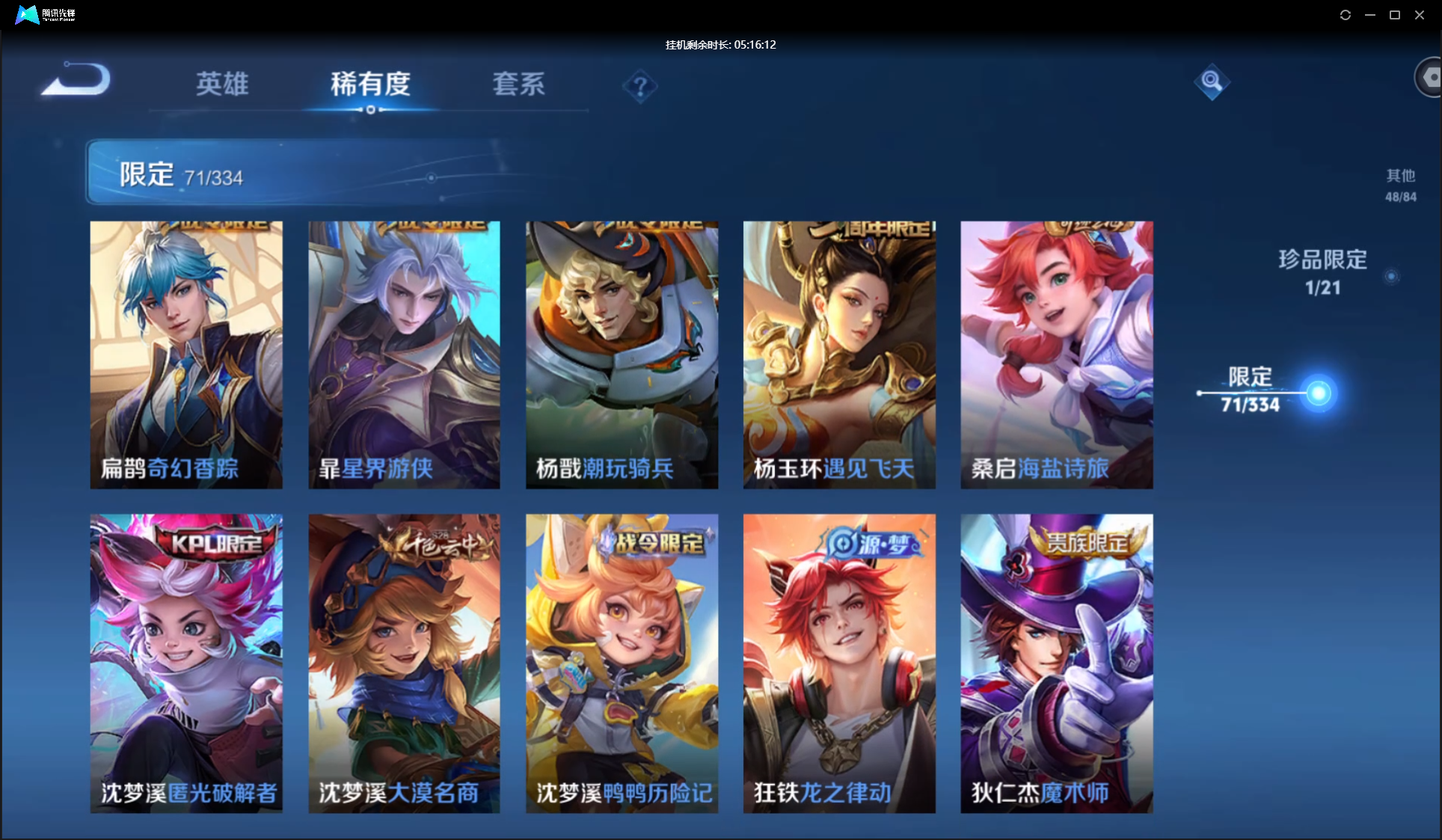1442x840 pixels.
Task: Select 沈梦溪匿光破解者 KPL skin card
Action: (186, 663)
